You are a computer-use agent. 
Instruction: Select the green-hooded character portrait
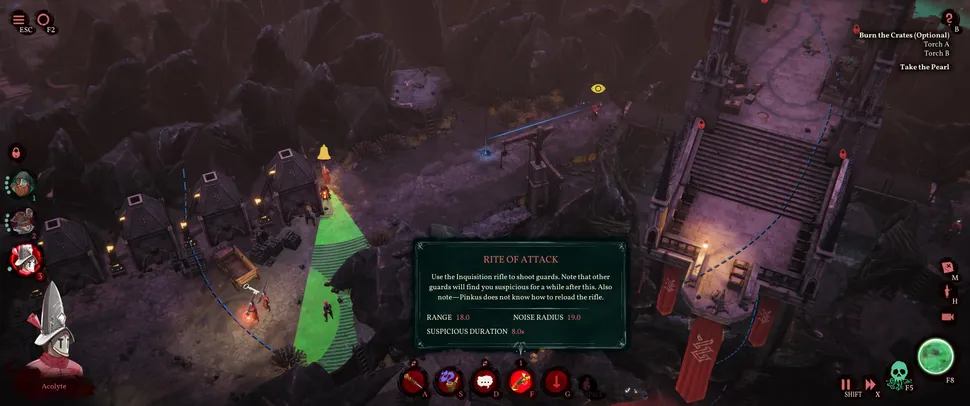click(x=23, y=184)
